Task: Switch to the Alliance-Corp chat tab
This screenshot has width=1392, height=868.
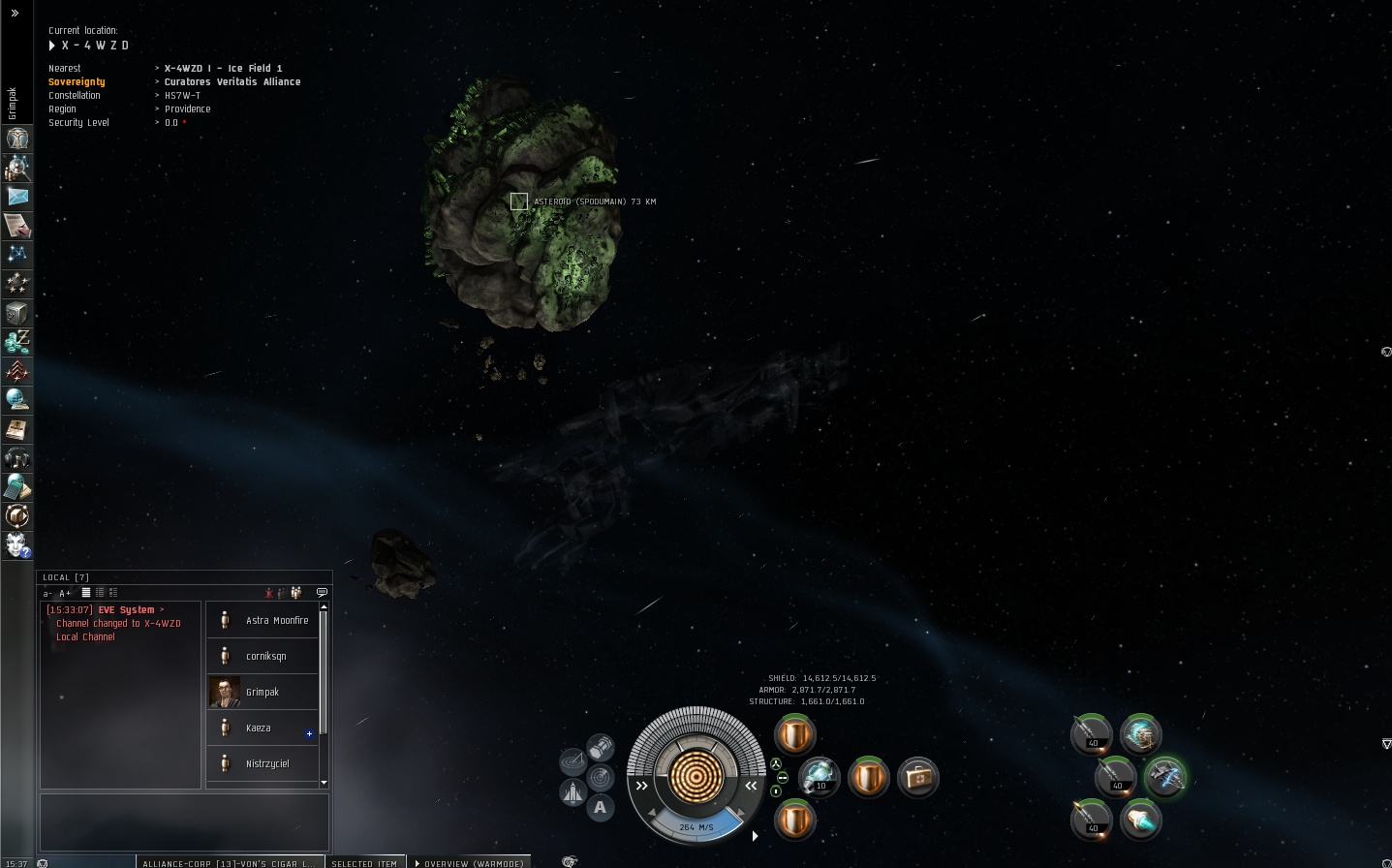Action: (x=228, y=862)
